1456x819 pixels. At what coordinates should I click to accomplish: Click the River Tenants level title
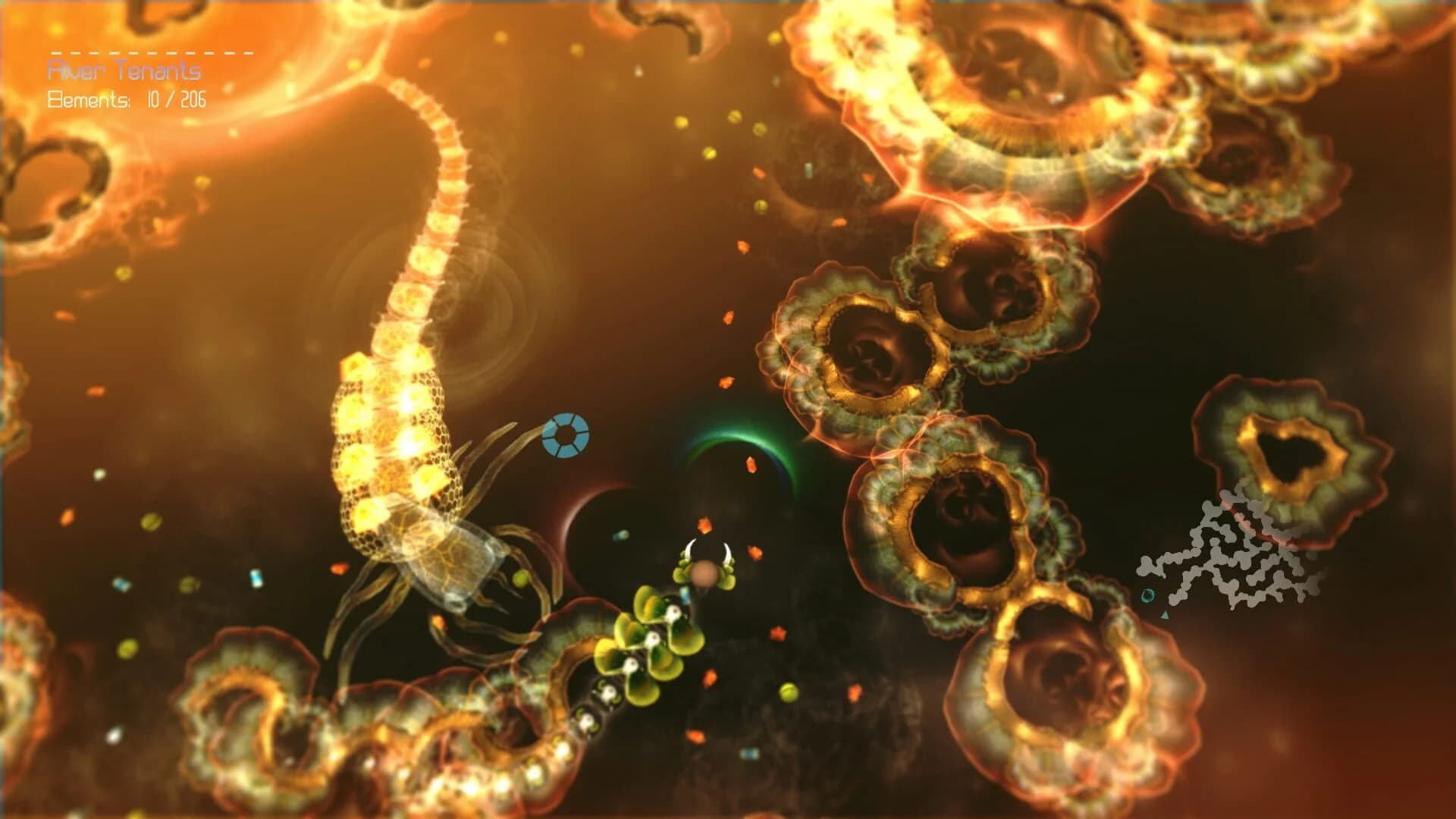click(x=125, y=70)
